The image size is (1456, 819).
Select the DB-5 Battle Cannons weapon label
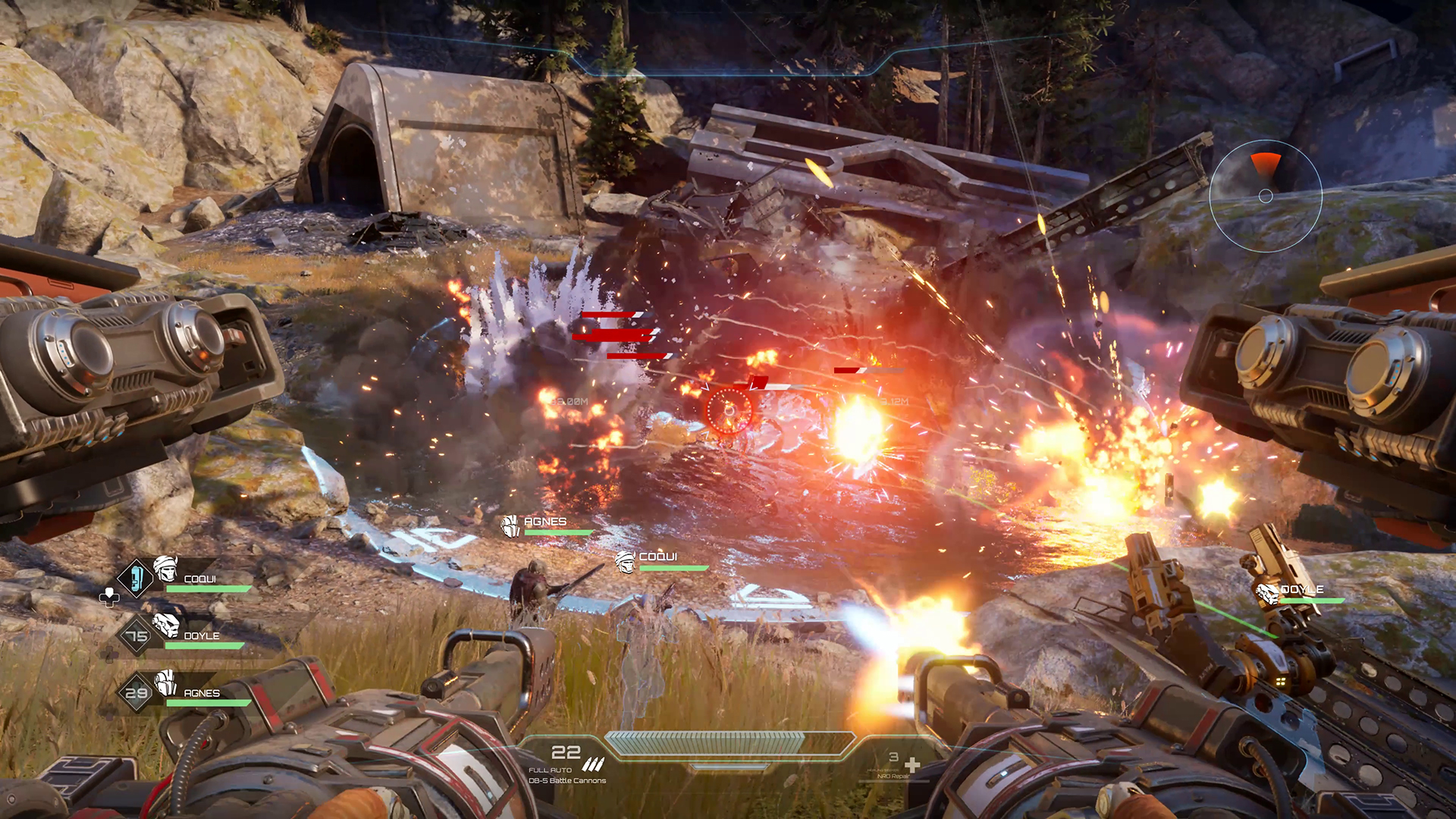567,781
